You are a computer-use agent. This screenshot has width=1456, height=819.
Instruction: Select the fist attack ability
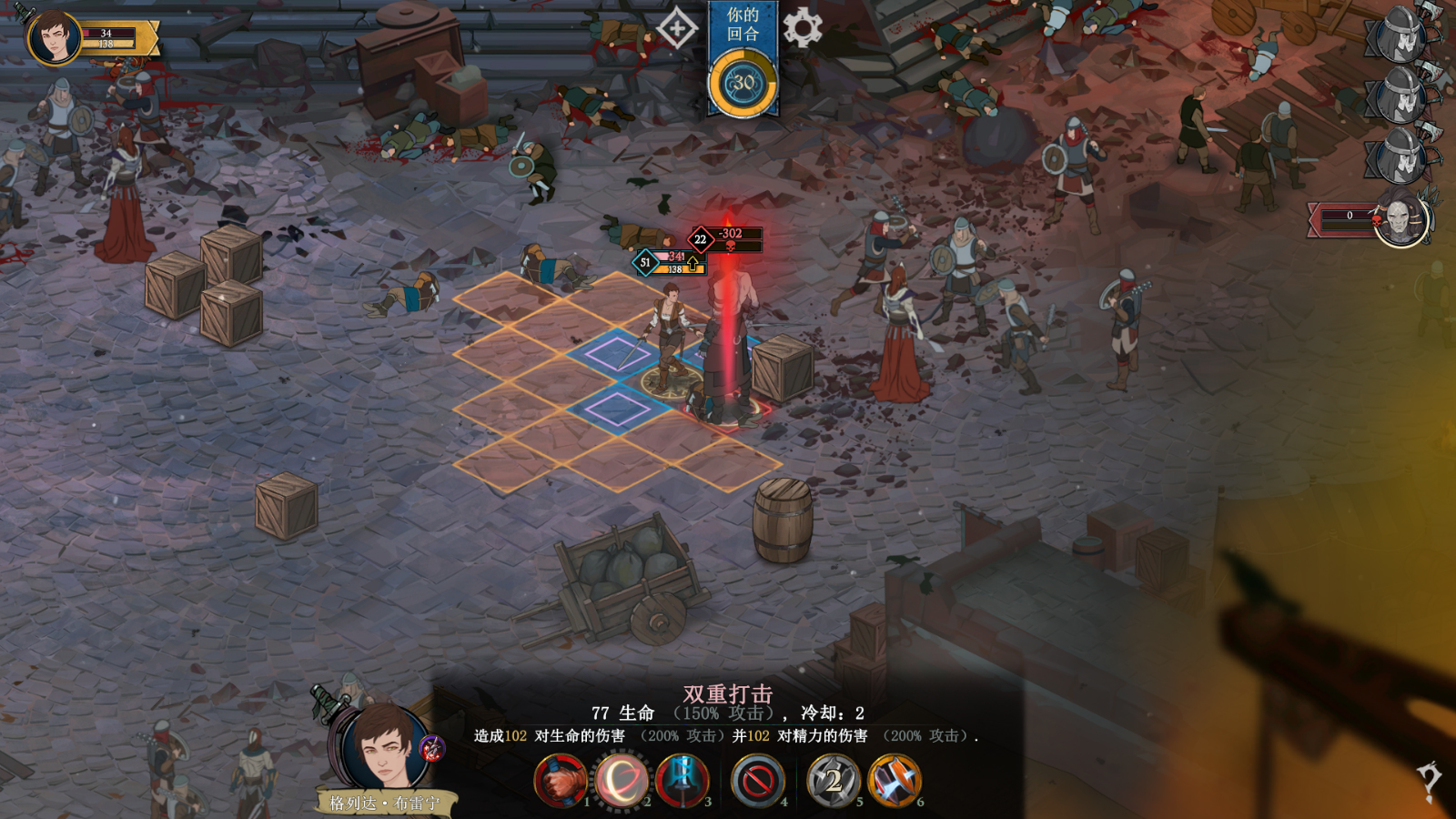tap(560, 781)
